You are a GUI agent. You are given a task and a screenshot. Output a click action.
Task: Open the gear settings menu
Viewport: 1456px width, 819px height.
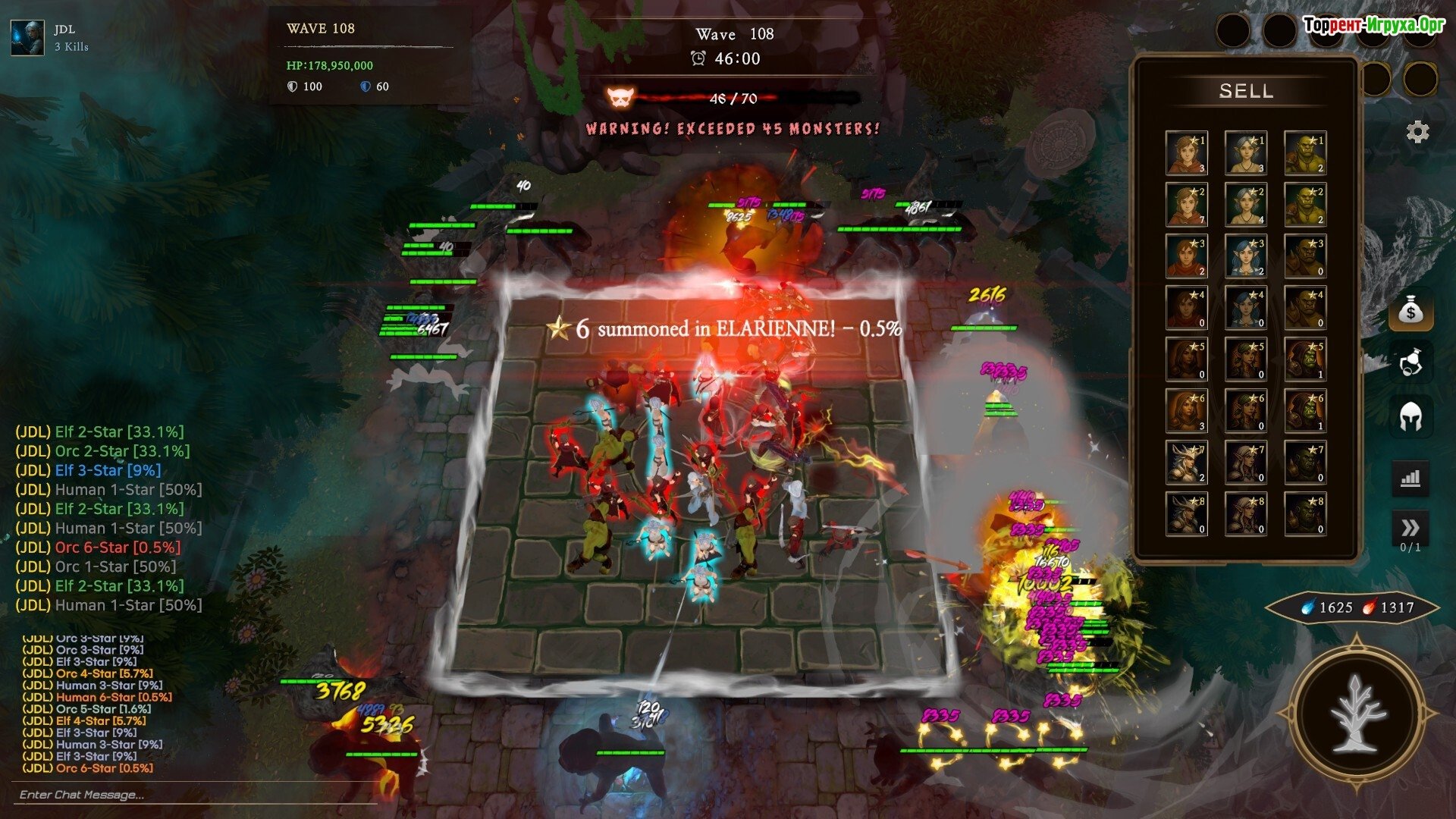tap(1417, 132)
